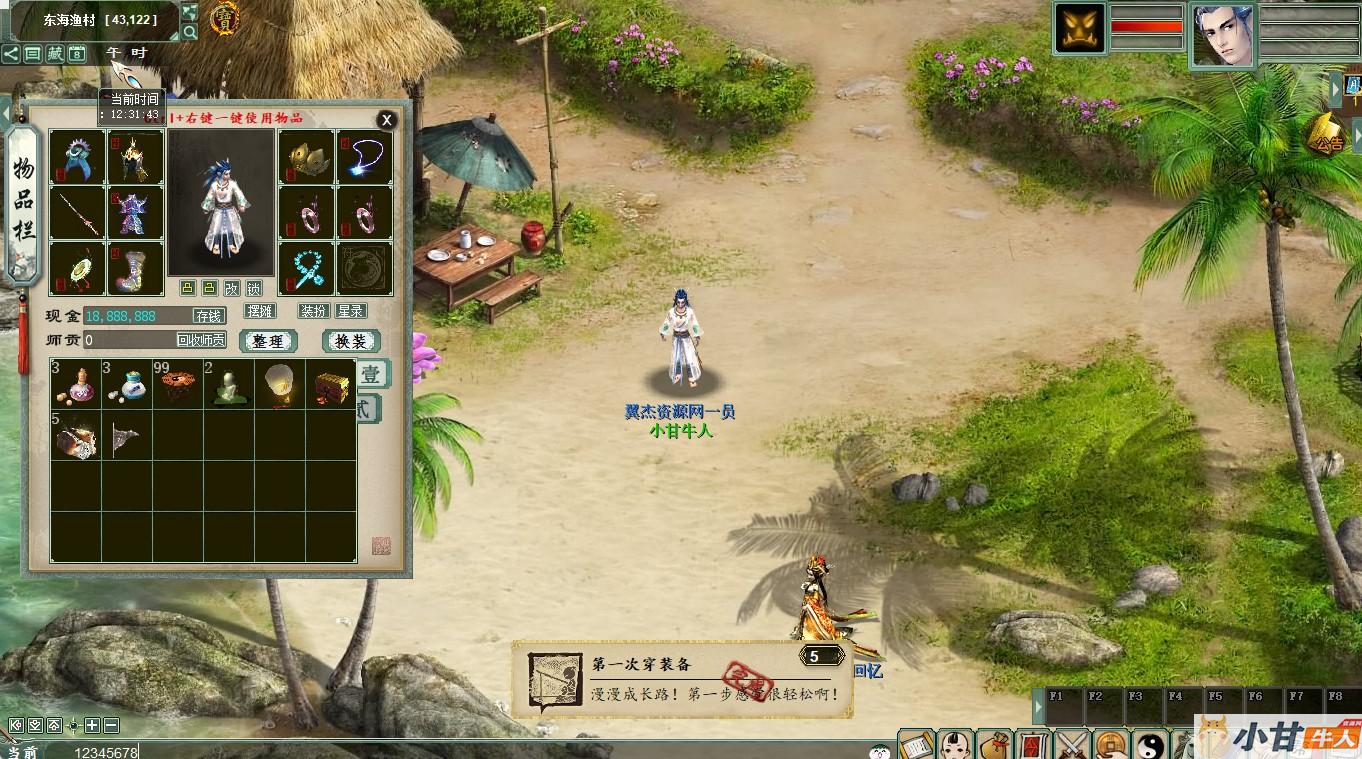The image size is (1362, 759).
Task: Select the golden treasure chest item
Action: coord(331,384)
